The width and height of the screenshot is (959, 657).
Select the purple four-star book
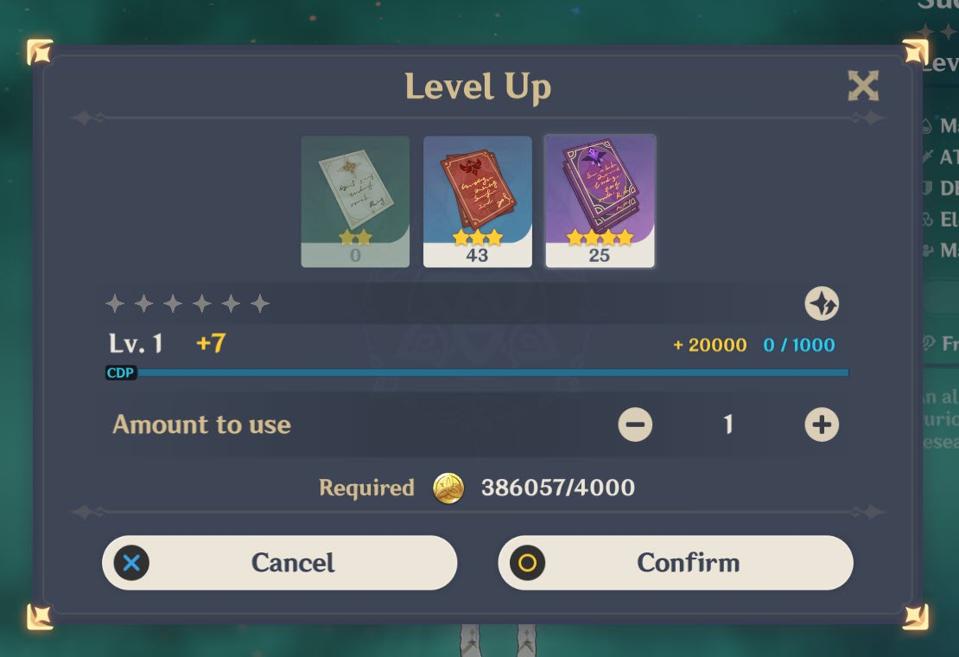599,201
